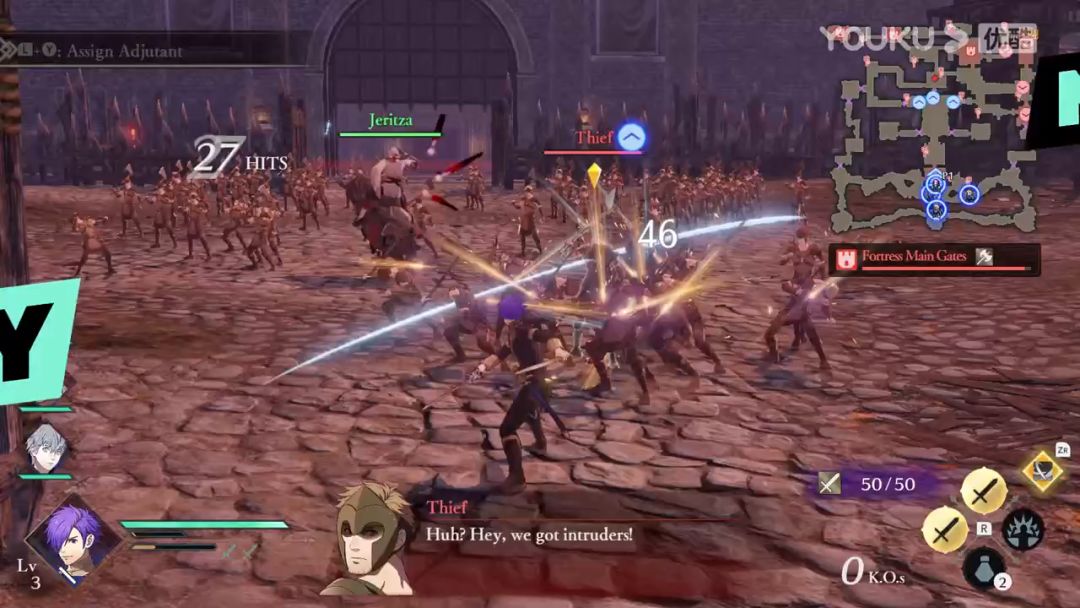Screen dimensions: 1080x608
Task: Select the upper gold sword combat art
Action: [984, 491]
